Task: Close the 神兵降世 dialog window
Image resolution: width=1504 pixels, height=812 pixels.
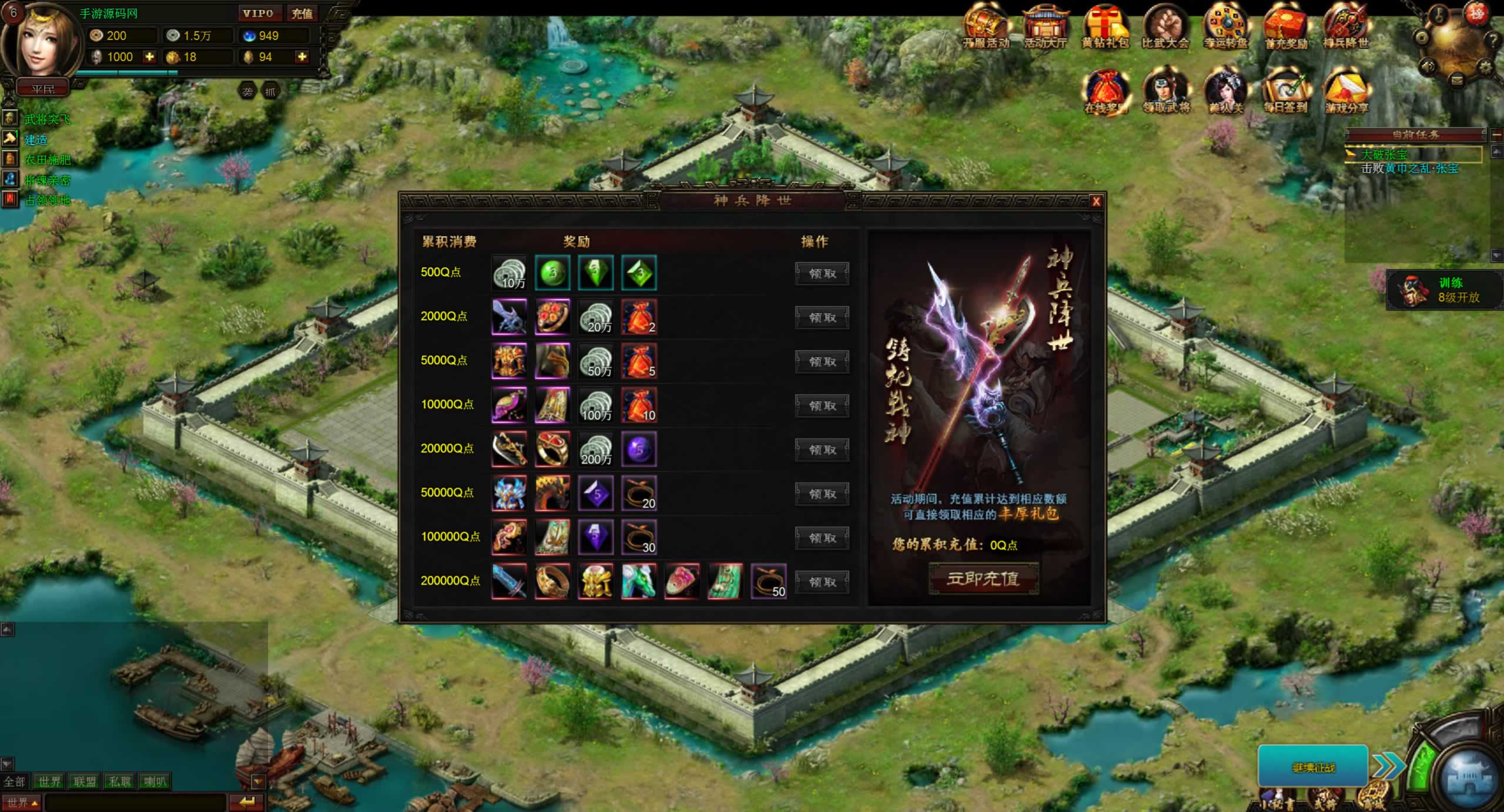Action: click(x=1096, y=202)
